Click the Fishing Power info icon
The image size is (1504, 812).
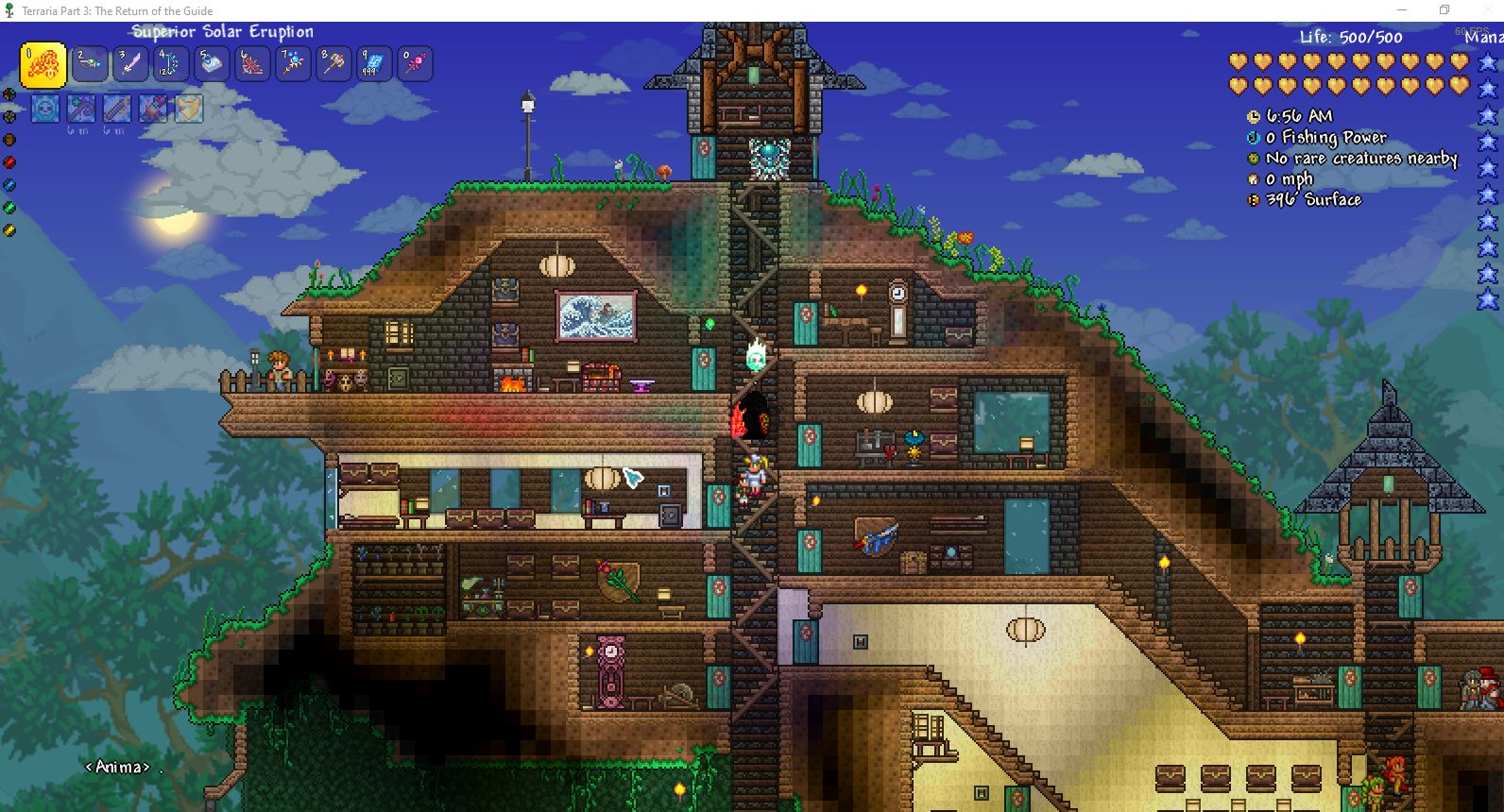pyautogui.click(x=1253, y=137)
